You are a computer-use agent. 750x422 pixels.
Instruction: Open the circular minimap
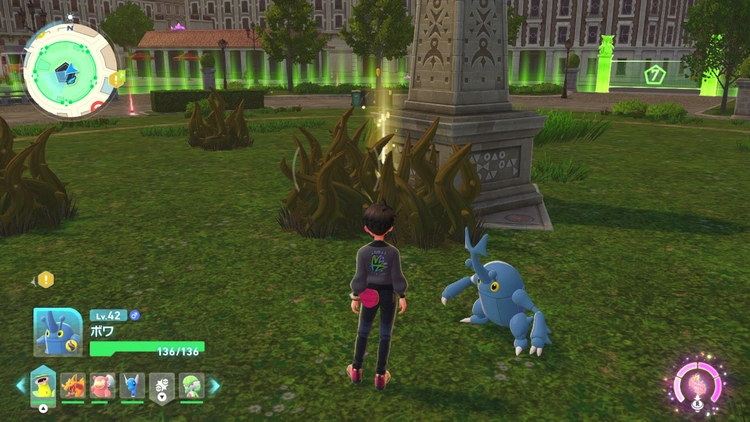70,70
